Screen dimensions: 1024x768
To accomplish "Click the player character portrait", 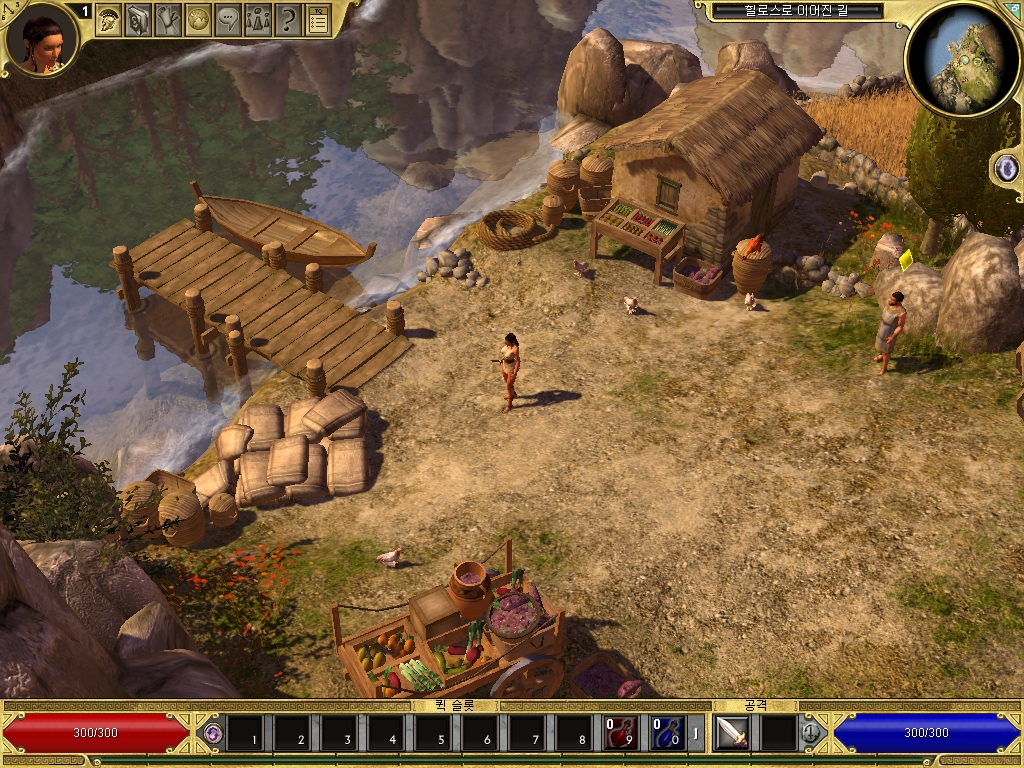I will tap(41, 40).
